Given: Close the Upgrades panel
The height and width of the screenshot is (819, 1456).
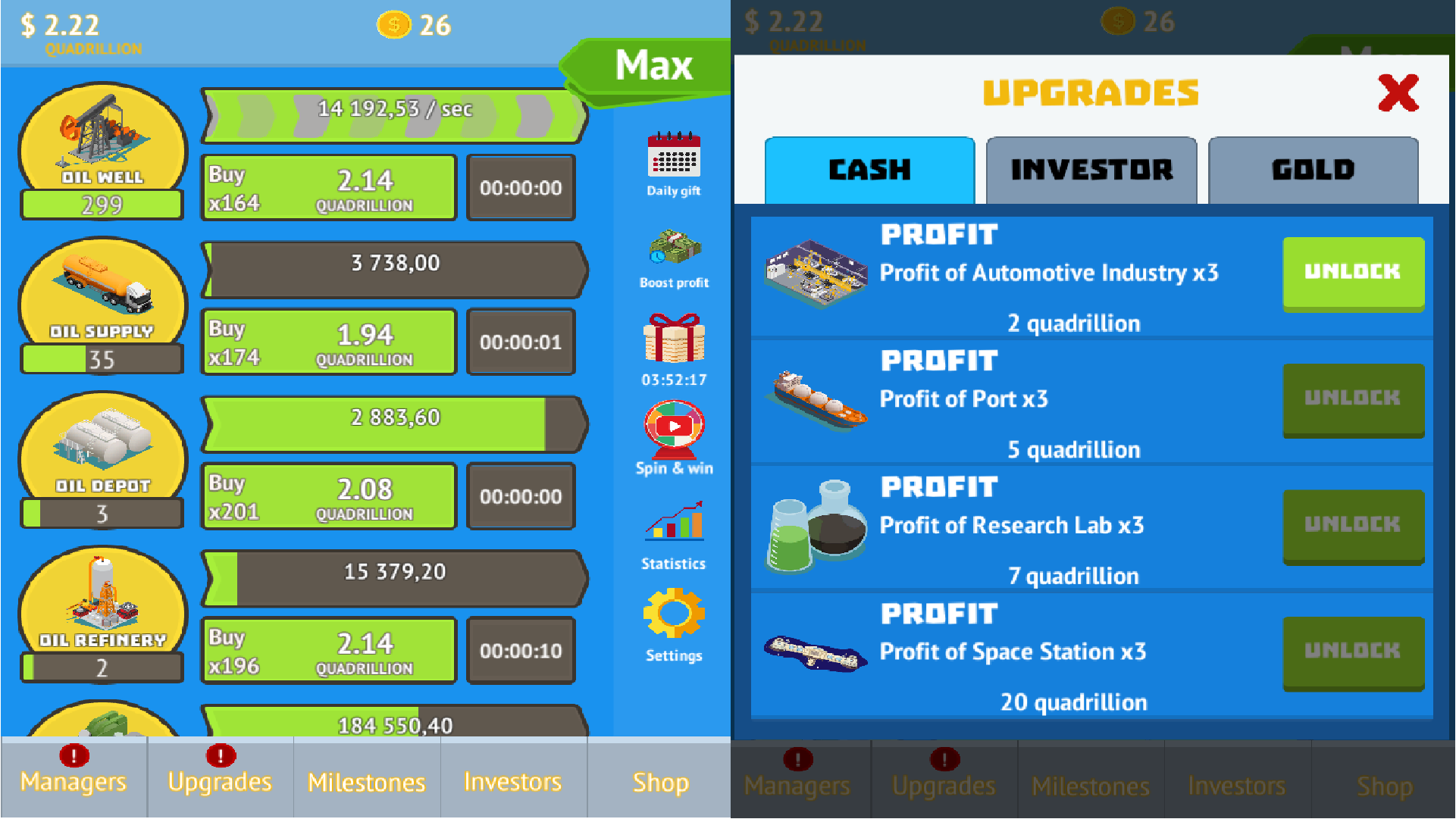Looking at the screenshot, I should point(1398,92).
